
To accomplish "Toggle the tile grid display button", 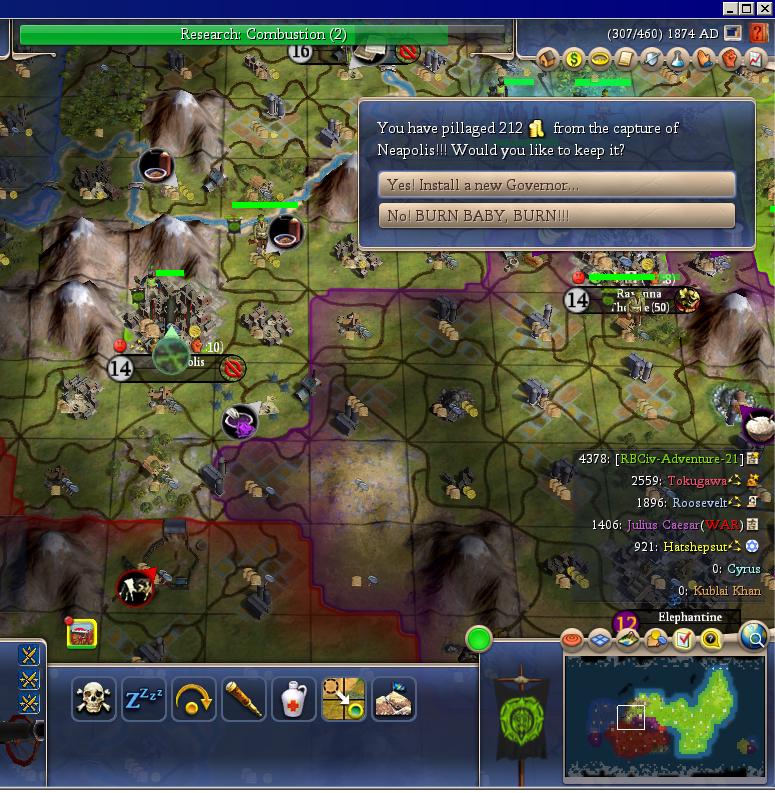I will click(600, 639).
